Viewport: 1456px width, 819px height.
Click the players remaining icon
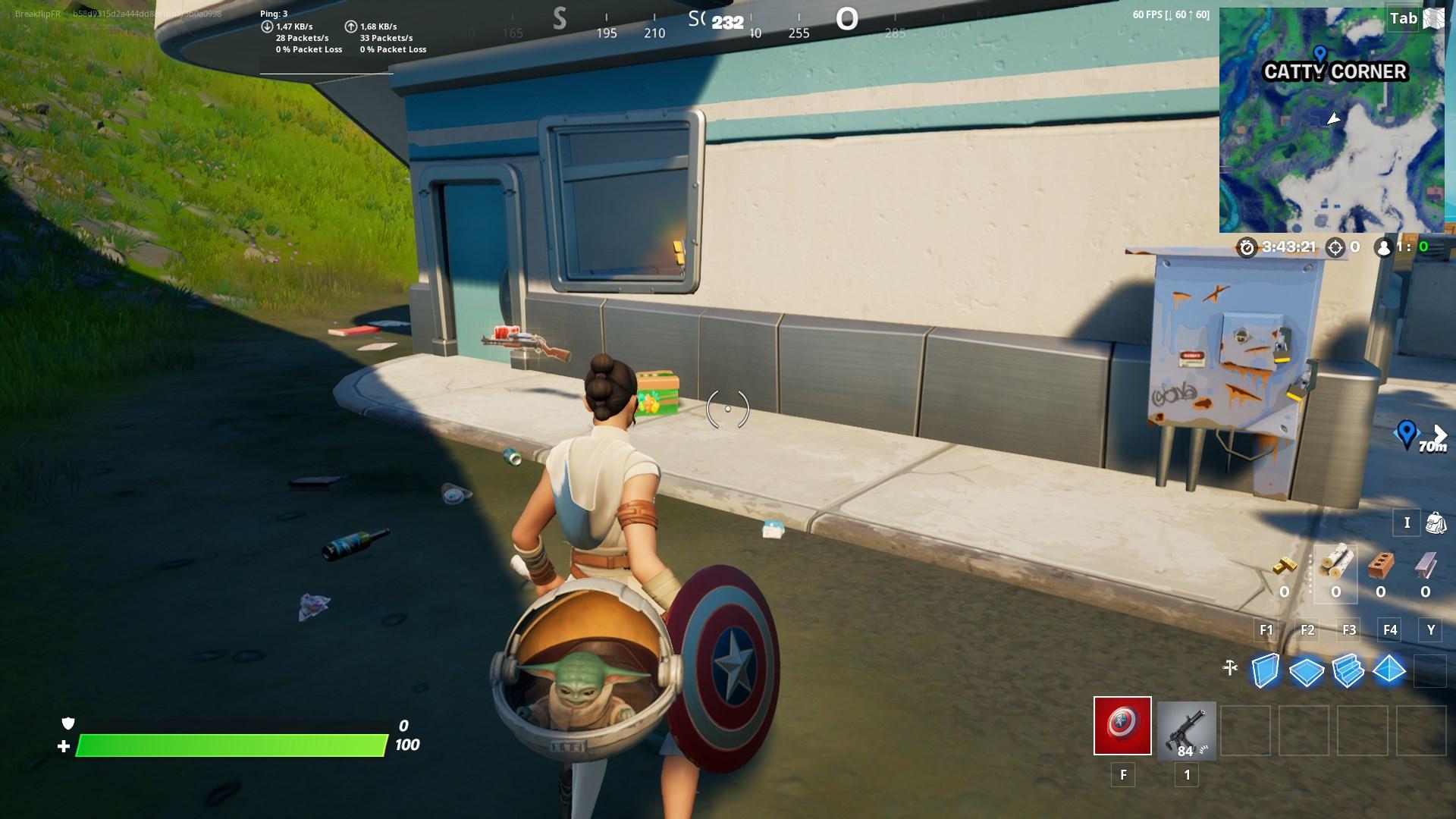click(x=1384, y=247)
